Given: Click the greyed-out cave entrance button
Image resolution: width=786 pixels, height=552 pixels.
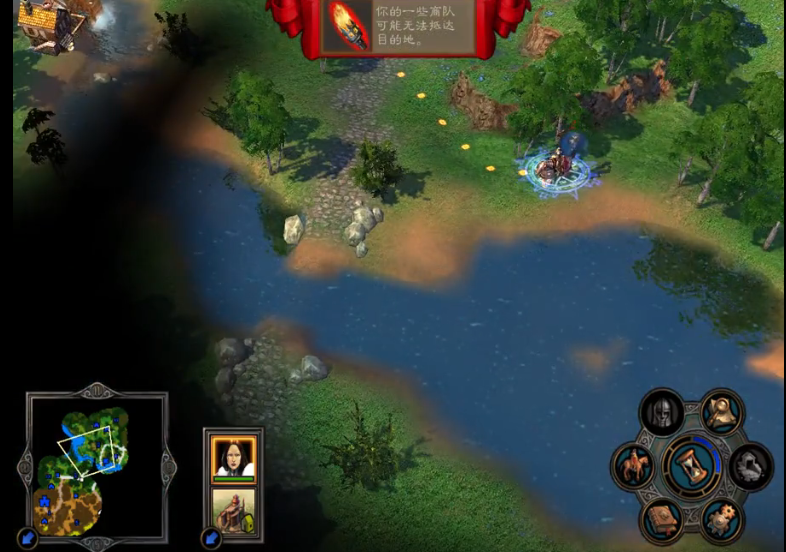Looking at the screenshot, I should coord(751,465).
